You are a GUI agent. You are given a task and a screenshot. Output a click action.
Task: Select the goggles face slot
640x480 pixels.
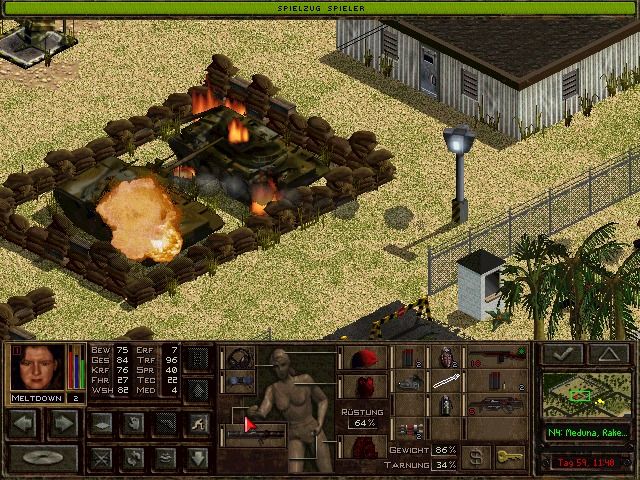pyautogui.click(x=236, y=381)
